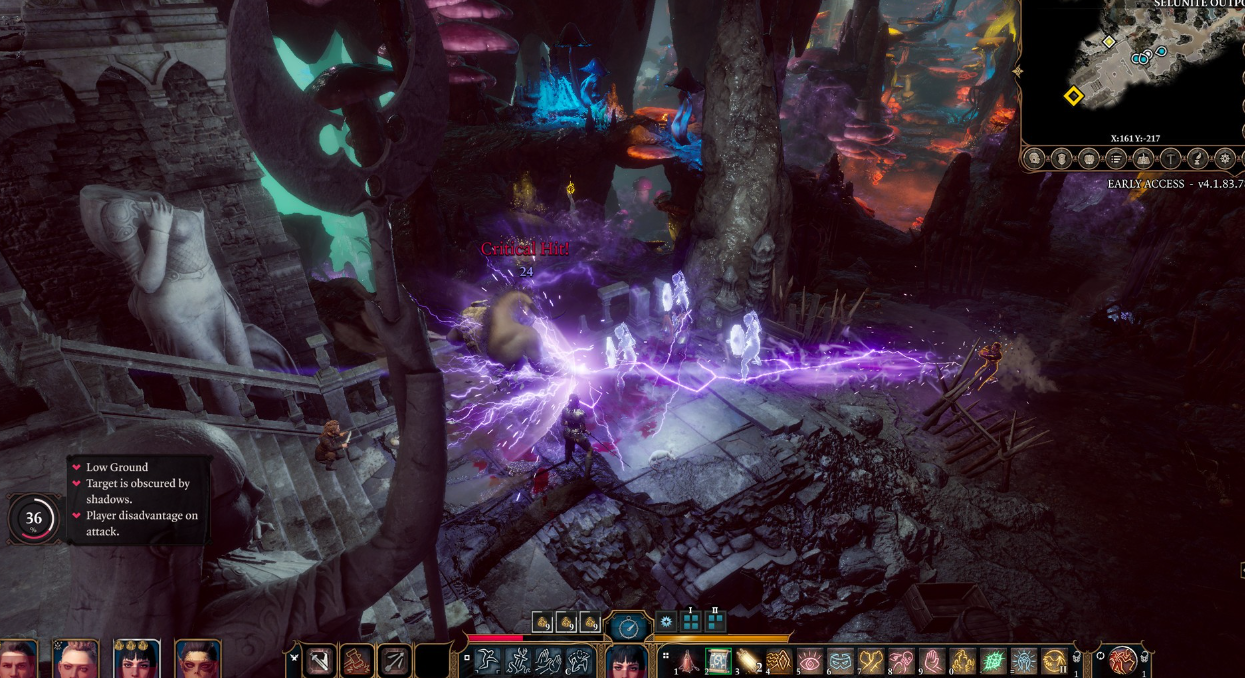Select the large yellow diamond map marker
Viewport: 1245px width, 678px height.
(x=1073, y=96)
